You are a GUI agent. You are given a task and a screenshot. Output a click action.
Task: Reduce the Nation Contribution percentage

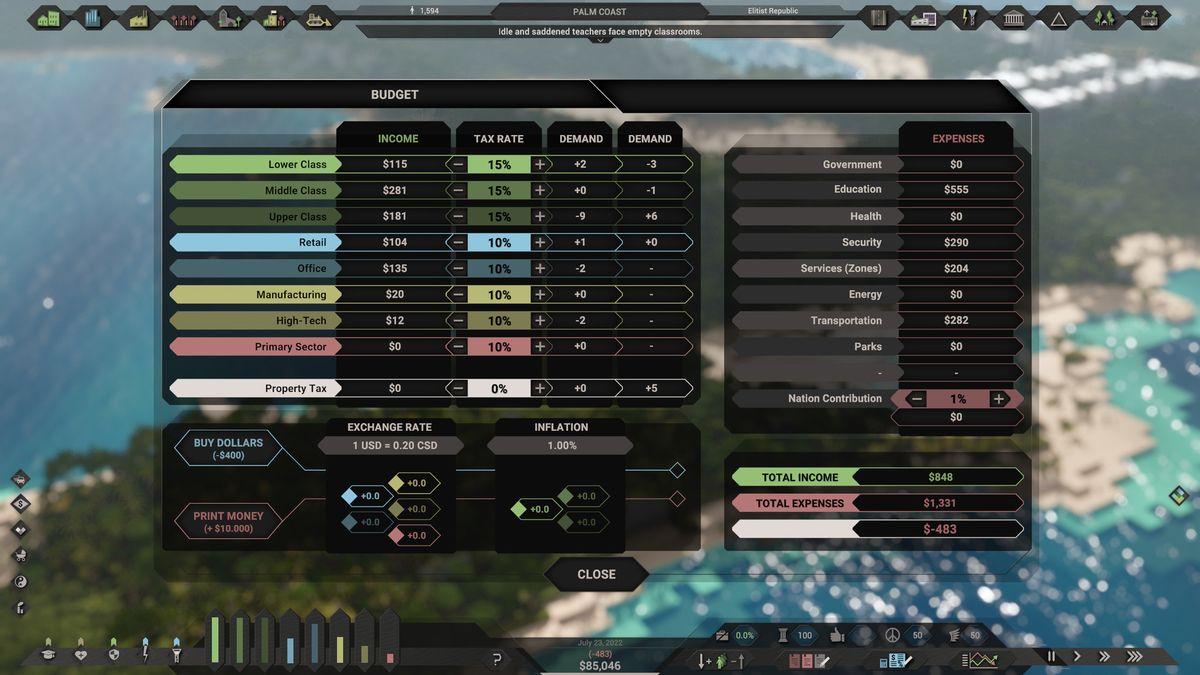(917, 398)
